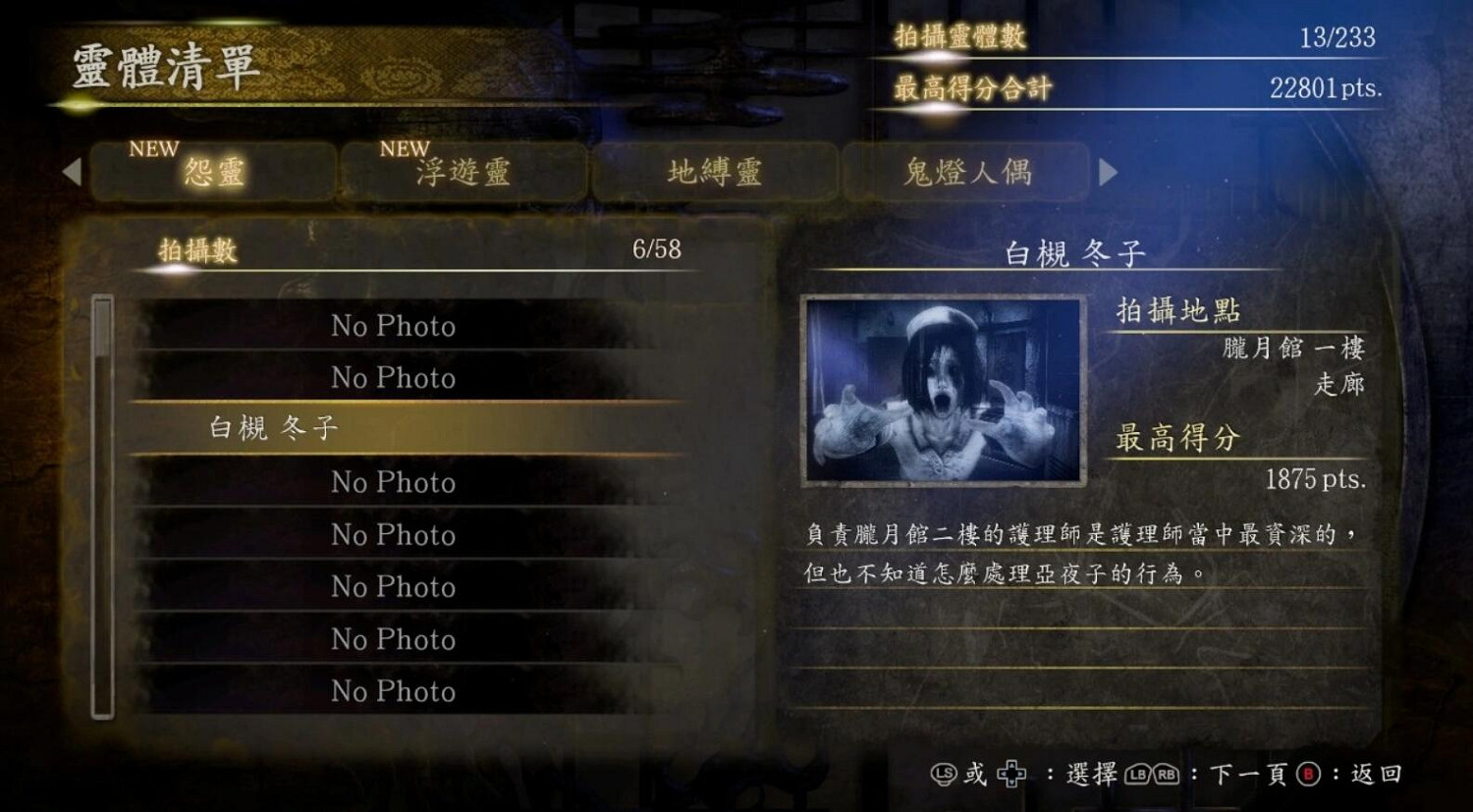Click the LS stick icon in the hint bar
The width and height of the screenshot is (1473, 812).
[x=944, y=773]
